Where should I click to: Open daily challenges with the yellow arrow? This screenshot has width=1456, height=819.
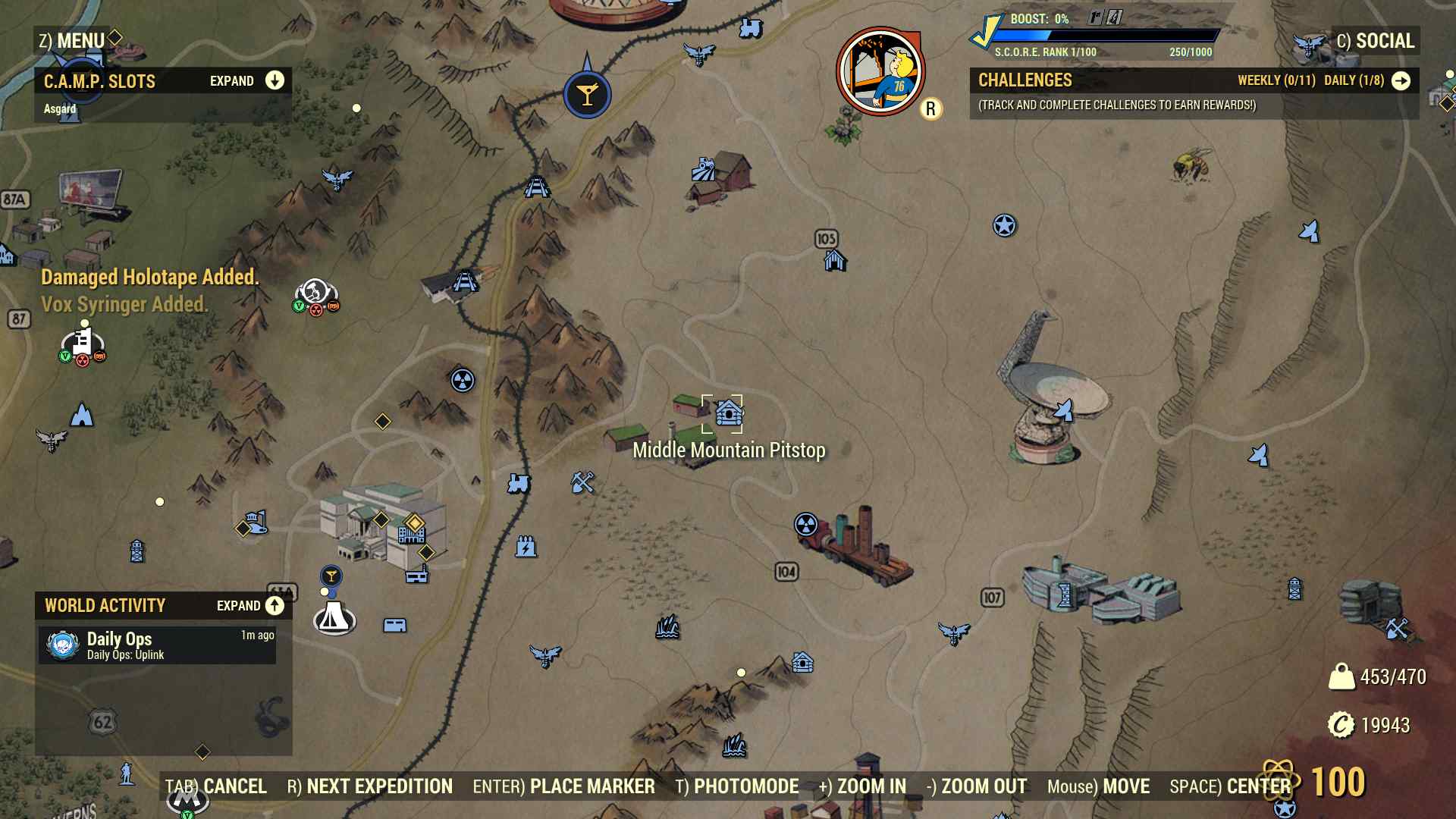pyautogui.click(x=1400, y=81)
